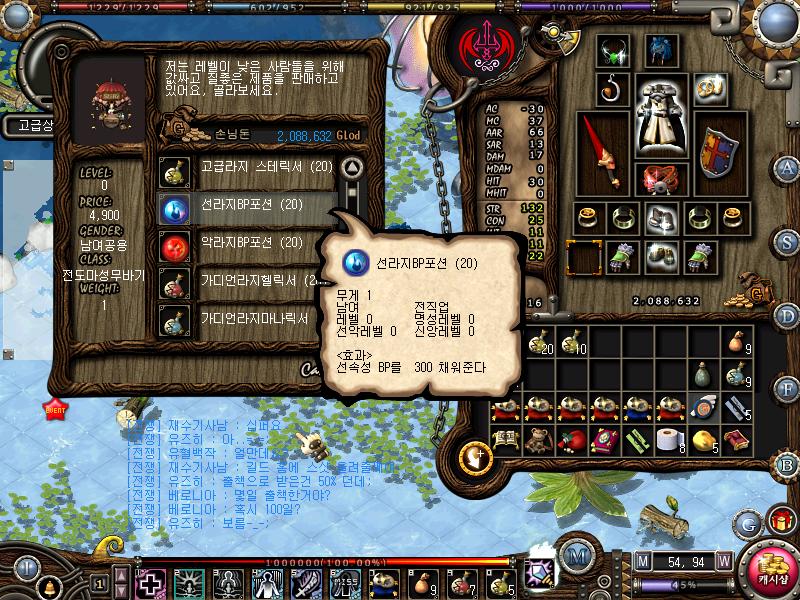
Task: Select the equipped white robe armor slot
Action: point(662,140)
